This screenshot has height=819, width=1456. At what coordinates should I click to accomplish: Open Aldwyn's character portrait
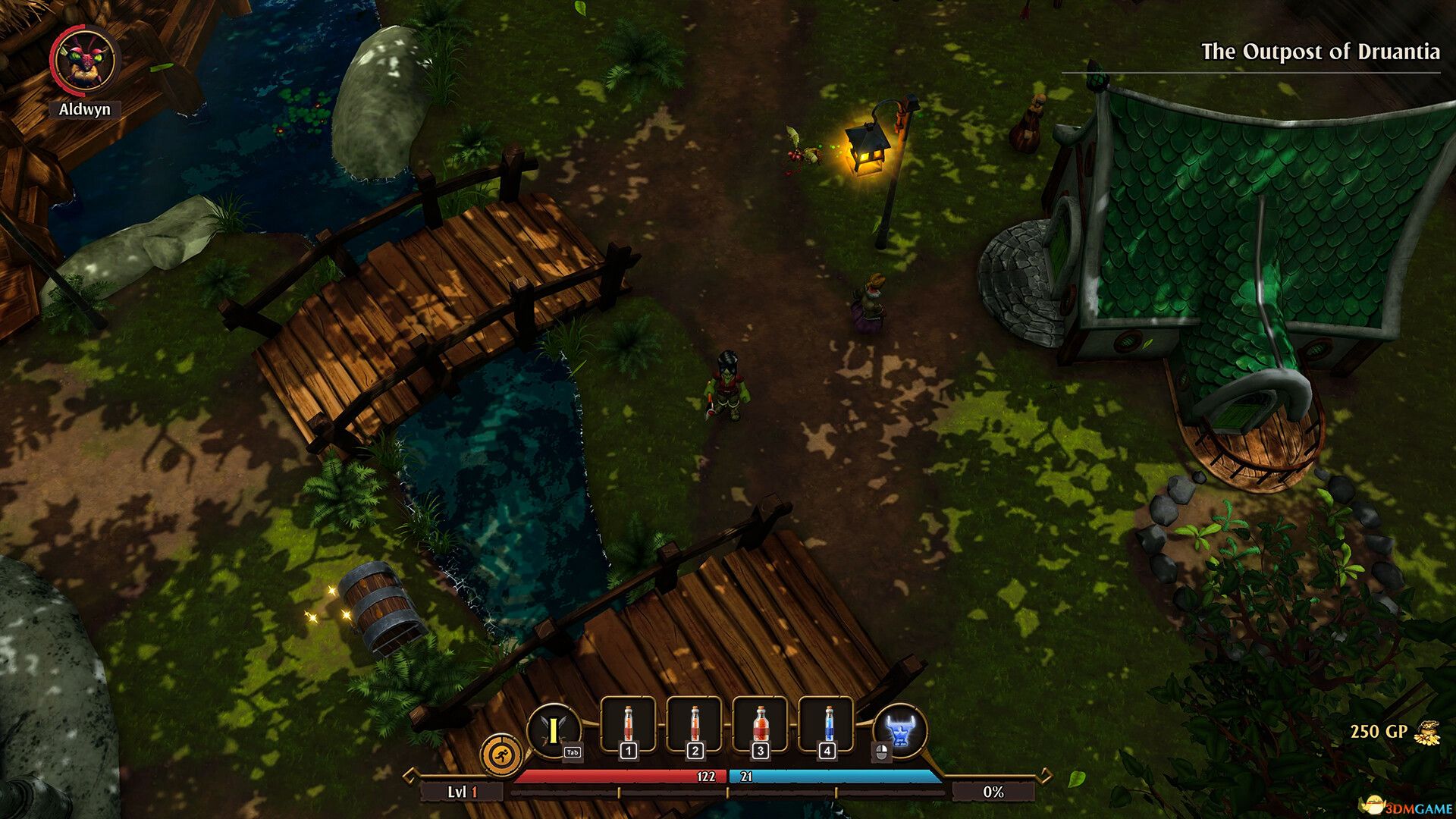(84, 62)
